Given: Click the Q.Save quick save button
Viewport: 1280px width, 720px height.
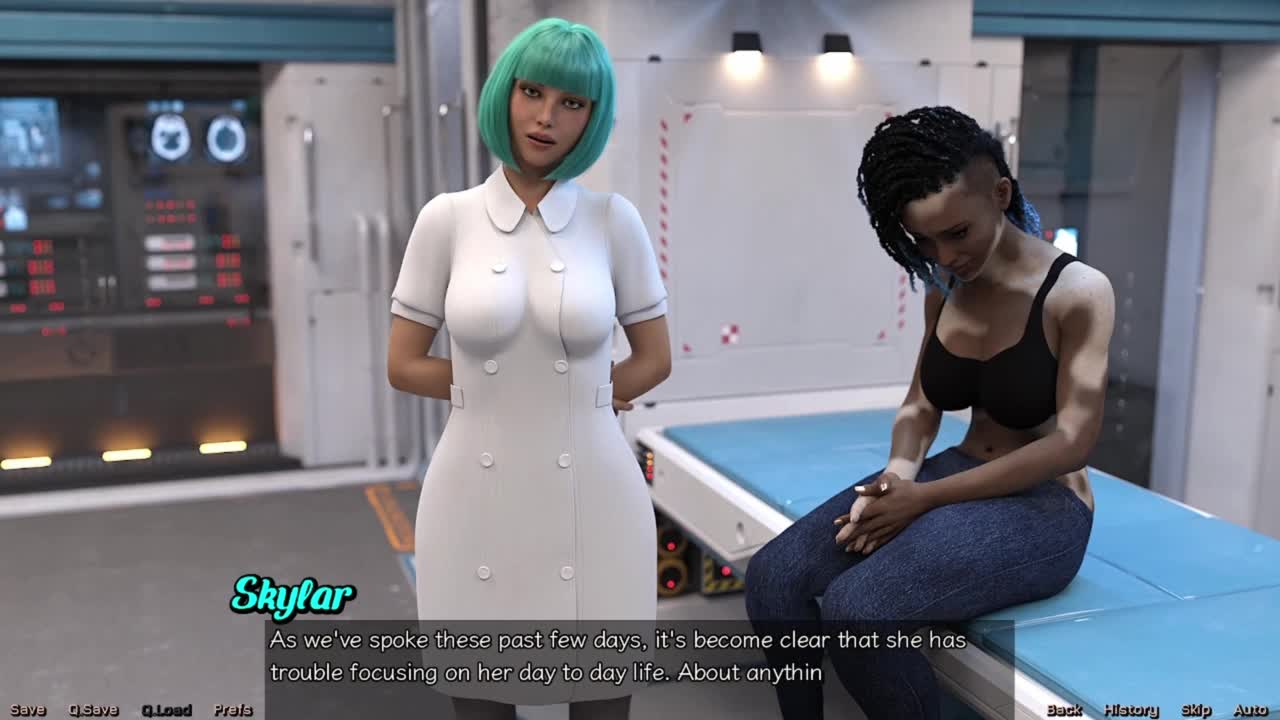Looking at the screenshot, I should click(93, 710).
